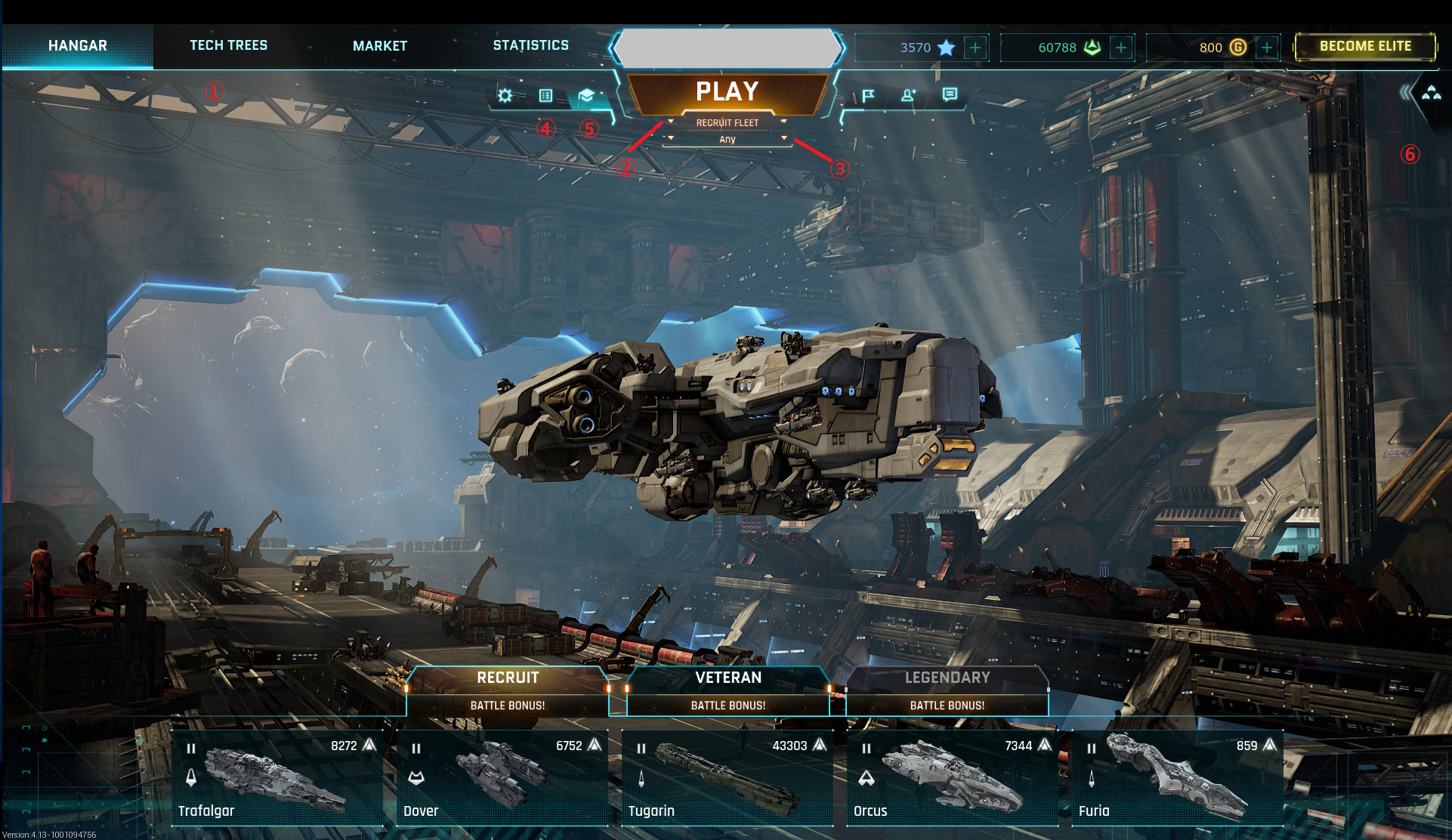Open settings via the gear icon
The image size is (1452, 840).
point(505,95)
